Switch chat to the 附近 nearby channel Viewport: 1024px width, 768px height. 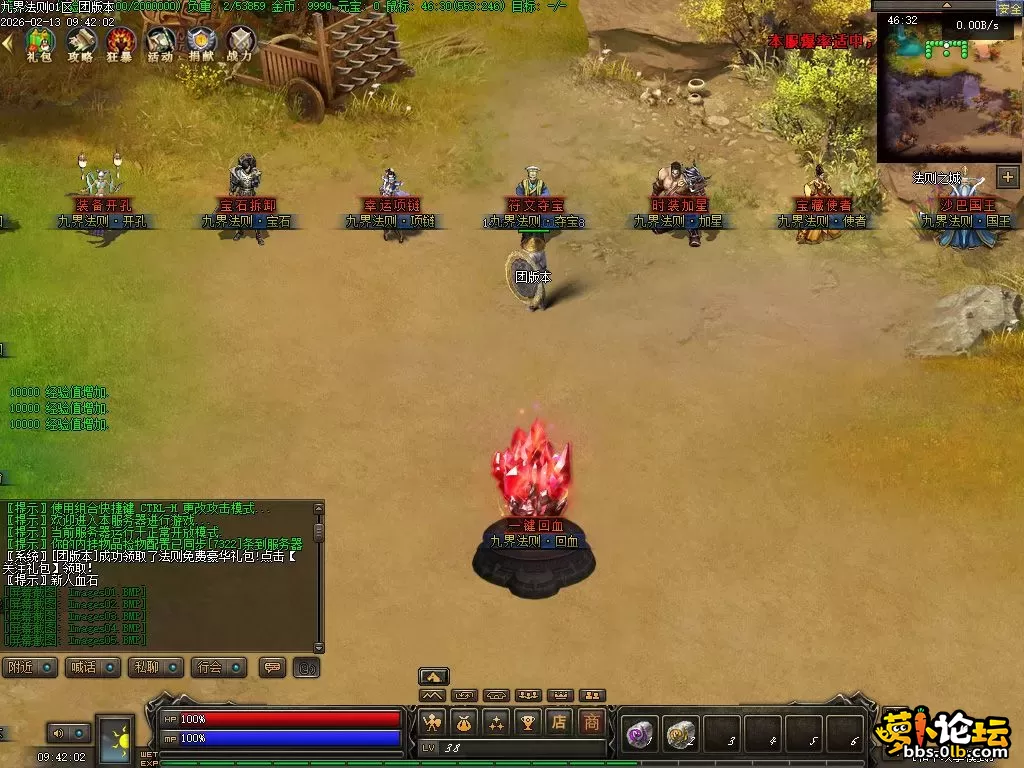[x=29, y=667]
